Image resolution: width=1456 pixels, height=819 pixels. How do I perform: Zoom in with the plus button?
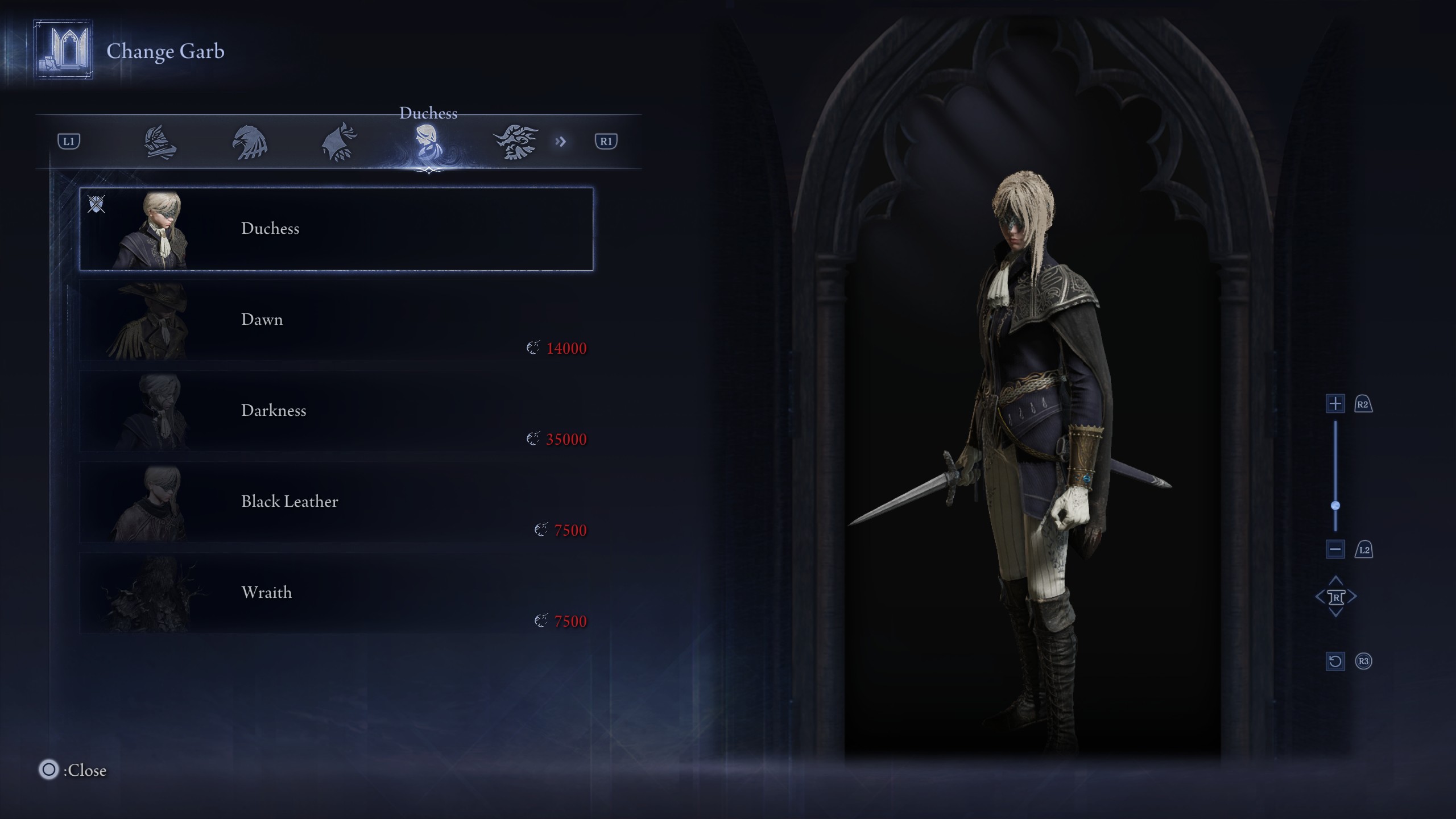(x=1335, y=404)
